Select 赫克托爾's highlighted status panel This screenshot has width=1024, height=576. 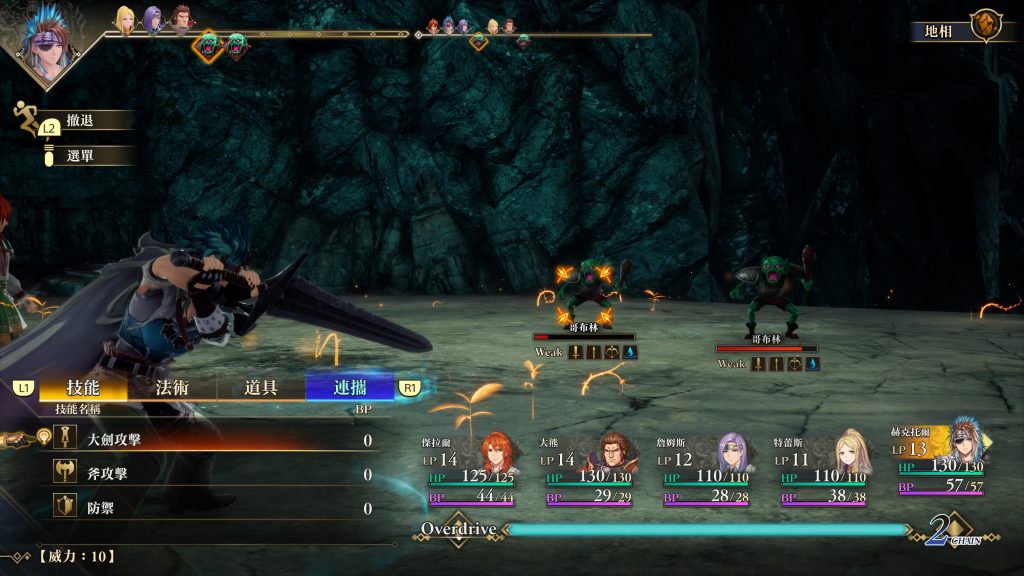pyautogui.click(x=941, y=460)
